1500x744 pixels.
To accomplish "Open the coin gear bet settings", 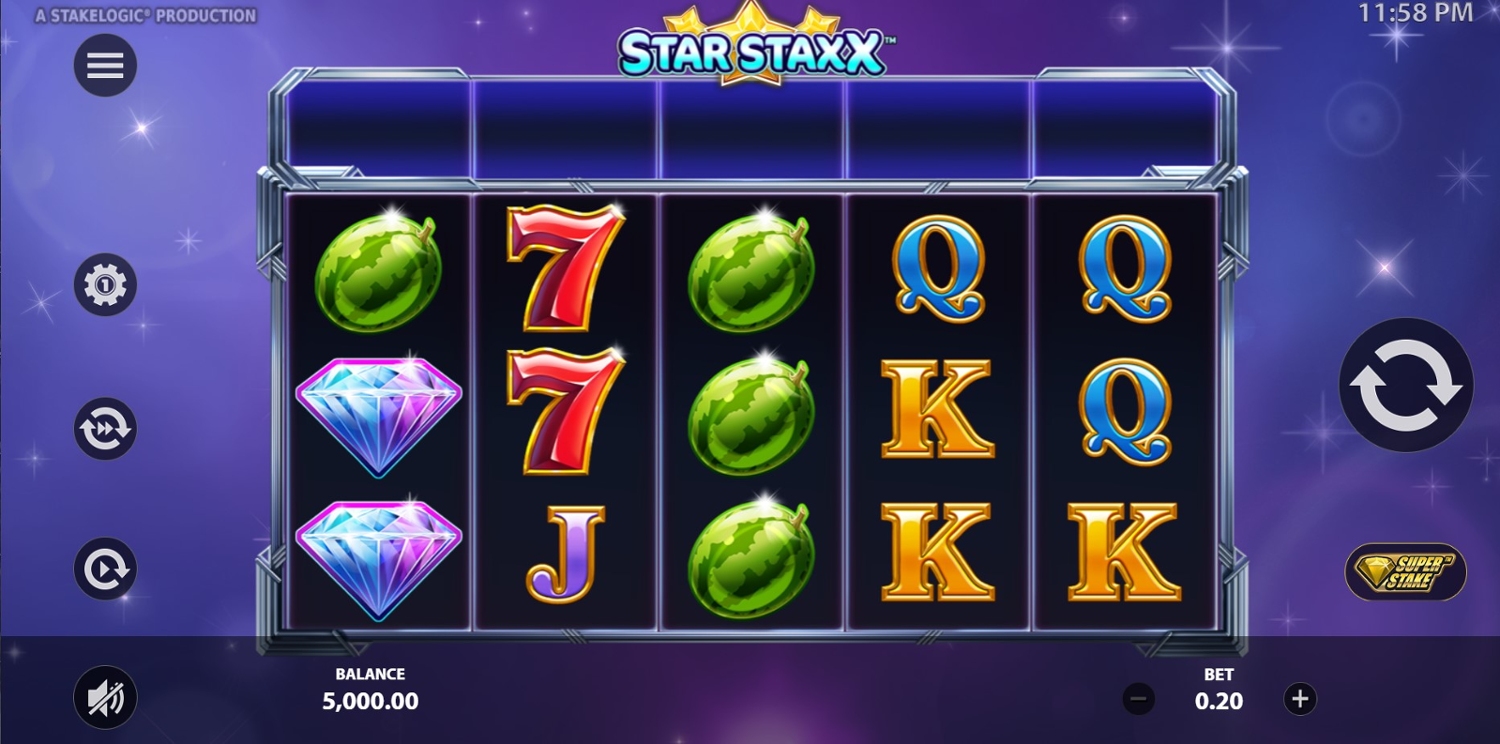I will point(105,286).
